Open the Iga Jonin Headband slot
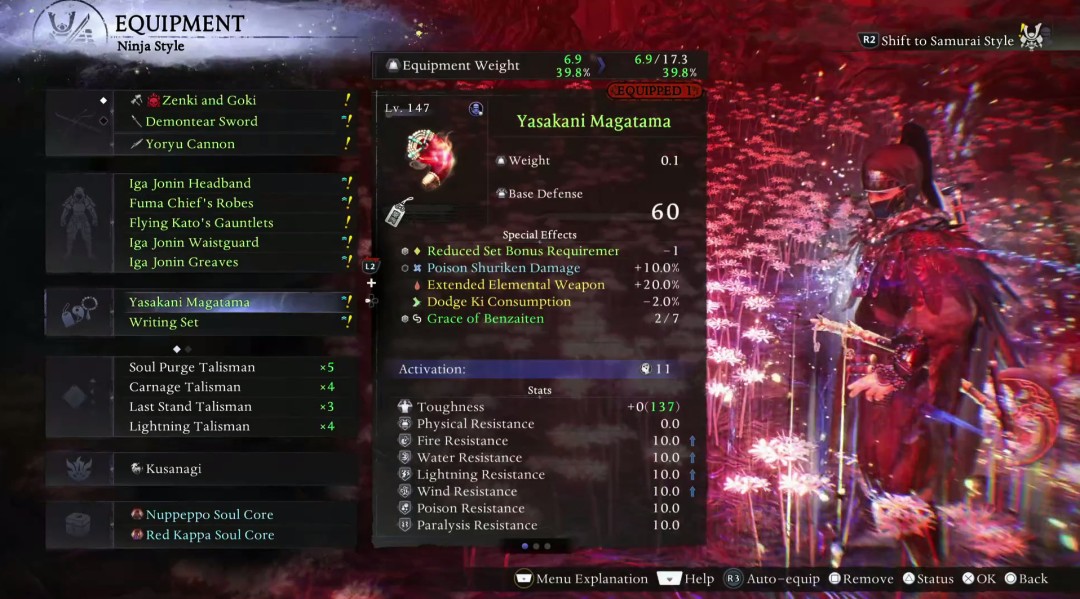This screenshot has height=599, width=1080. (190, 184)
